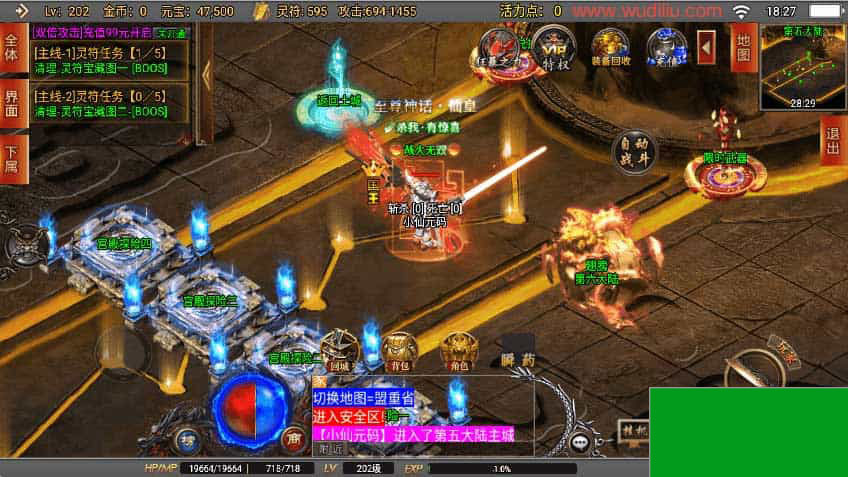Image resolution: width=848 pixels, height=477 pixels.
Task: Select the 下属 side tab
Action: tap(12, 159)
